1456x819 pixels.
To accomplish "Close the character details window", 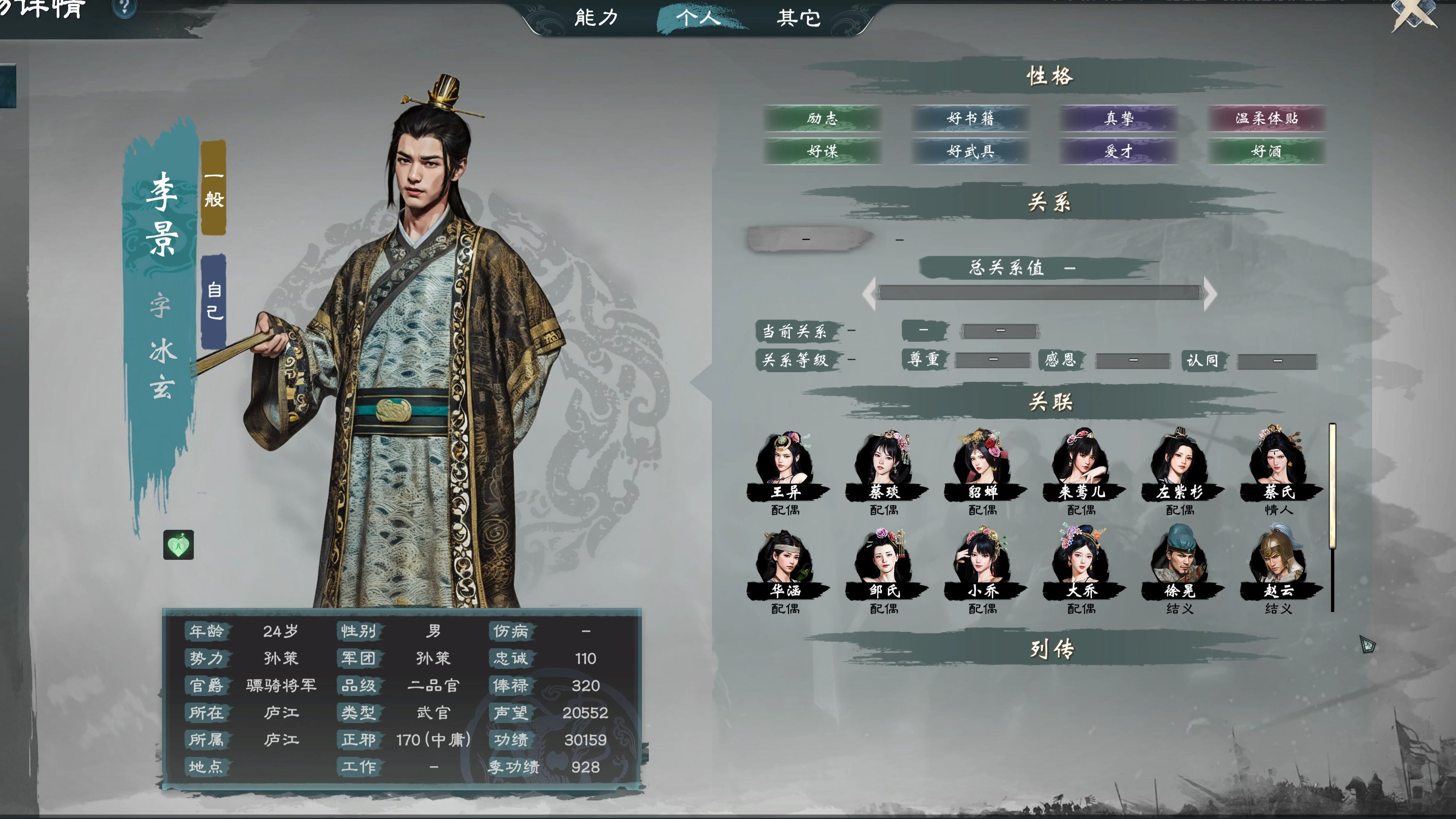I will coord(1414,14).
